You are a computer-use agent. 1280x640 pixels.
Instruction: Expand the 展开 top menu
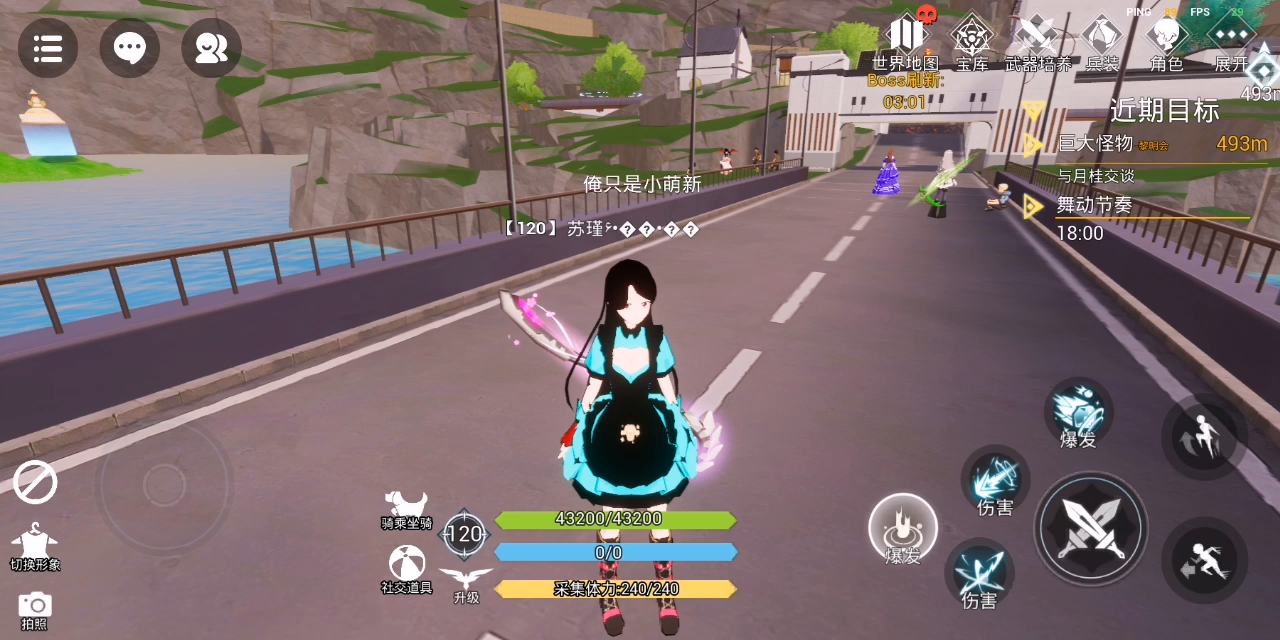tap(1231, 42)
